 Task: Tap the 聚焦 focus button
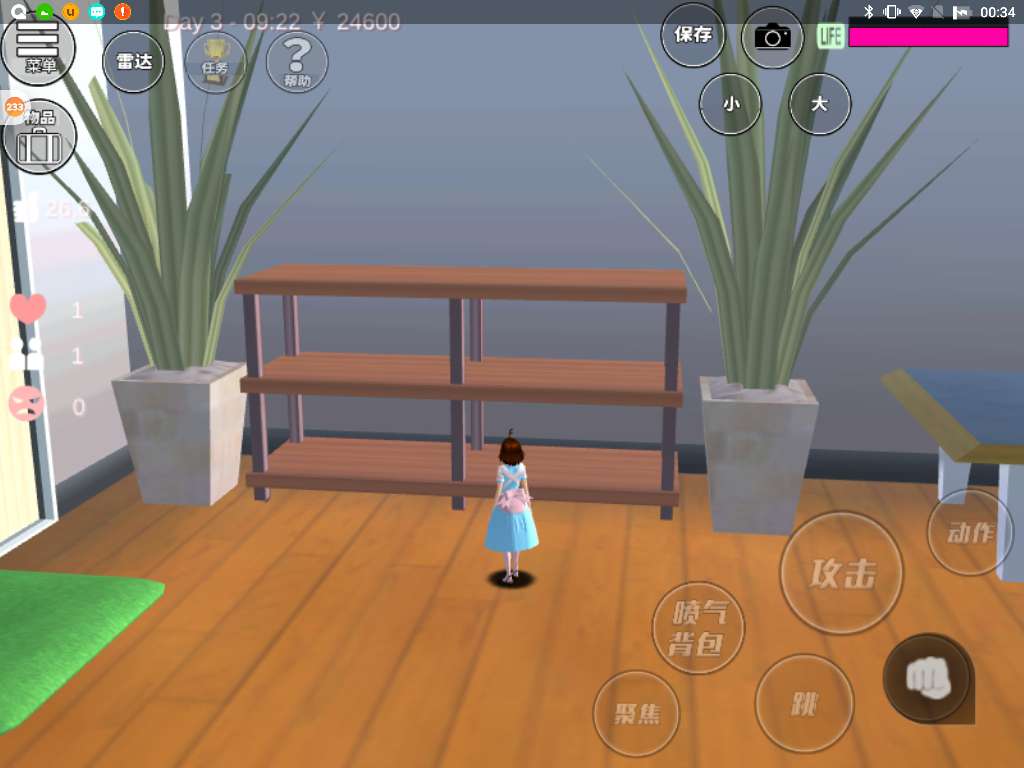pos(636,714)
